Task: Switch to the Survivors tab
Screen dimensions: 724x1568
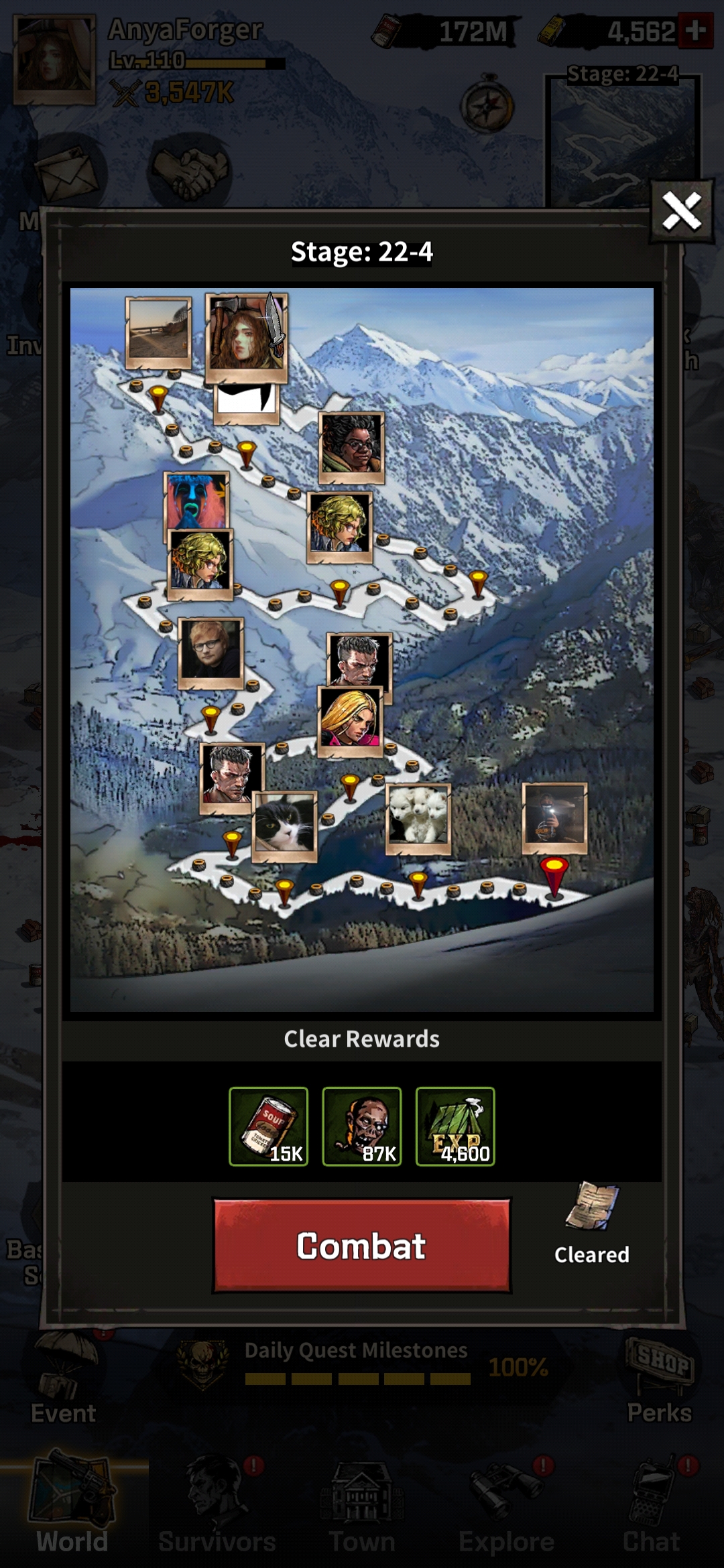Action: [x=217, y=1508]
